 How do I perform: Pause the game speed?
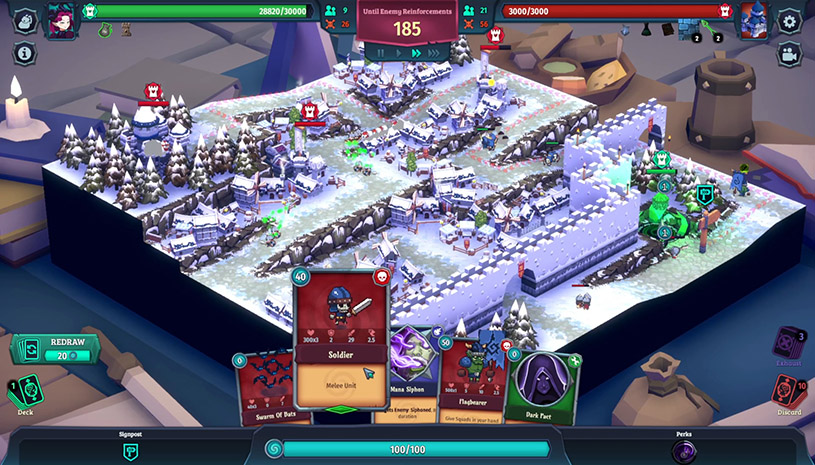(379, 53)
